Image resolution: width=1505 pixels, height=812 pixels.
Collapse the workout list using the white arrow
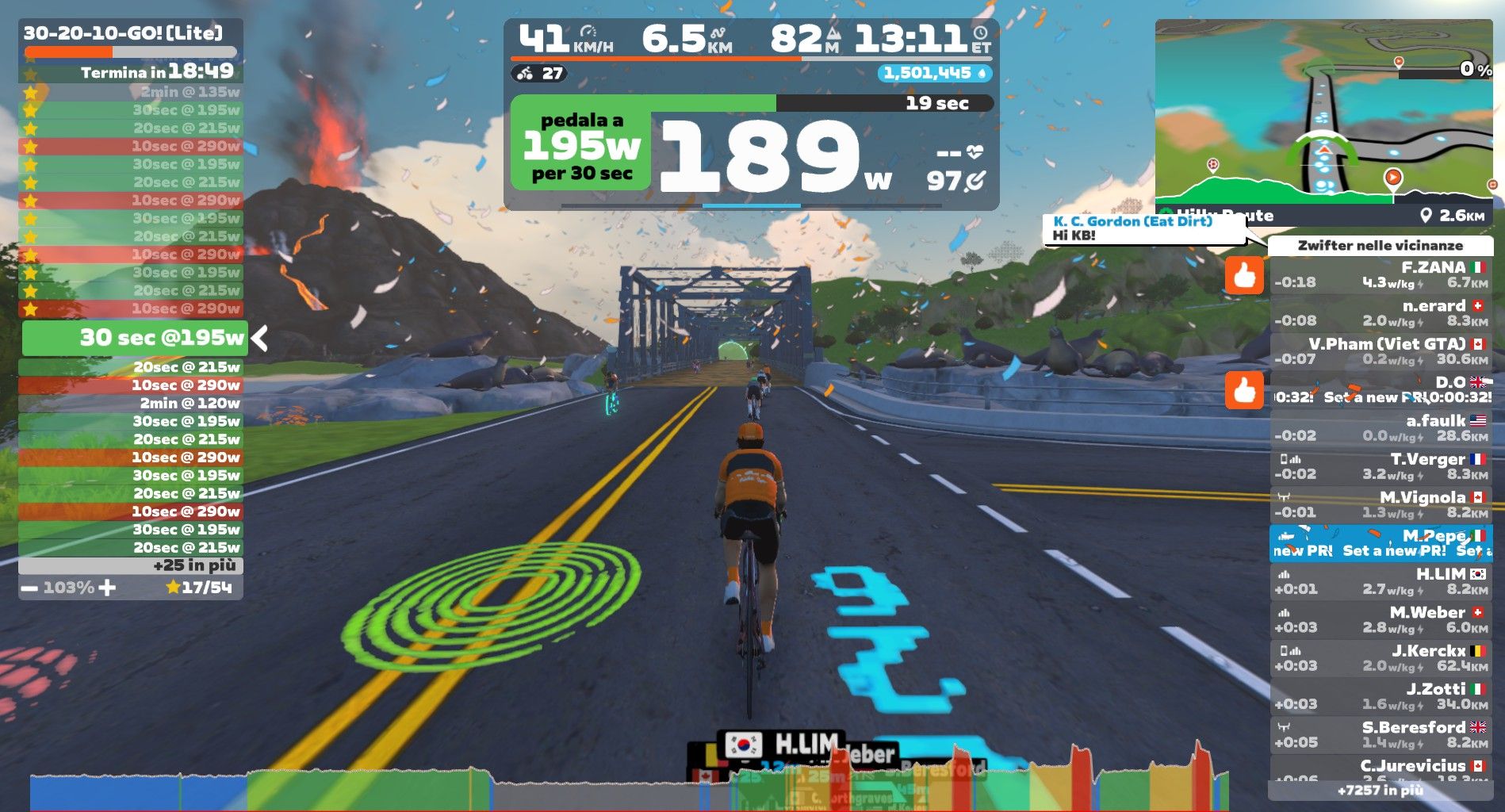[259, 339]
